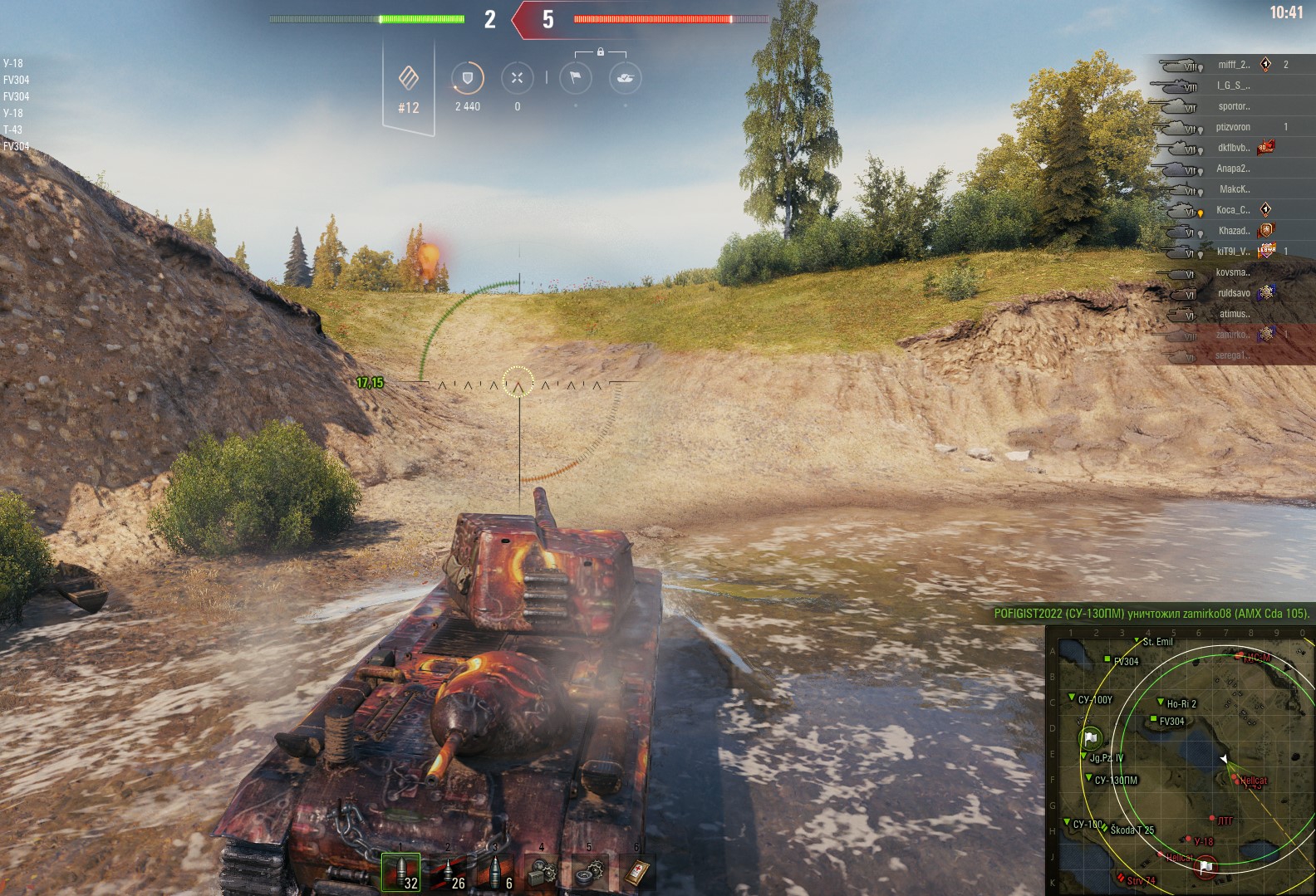This screenshot has height=896, width=1316.
Task: Switch to the shell with 26 rounds
Action: click(x=448, y=872)
